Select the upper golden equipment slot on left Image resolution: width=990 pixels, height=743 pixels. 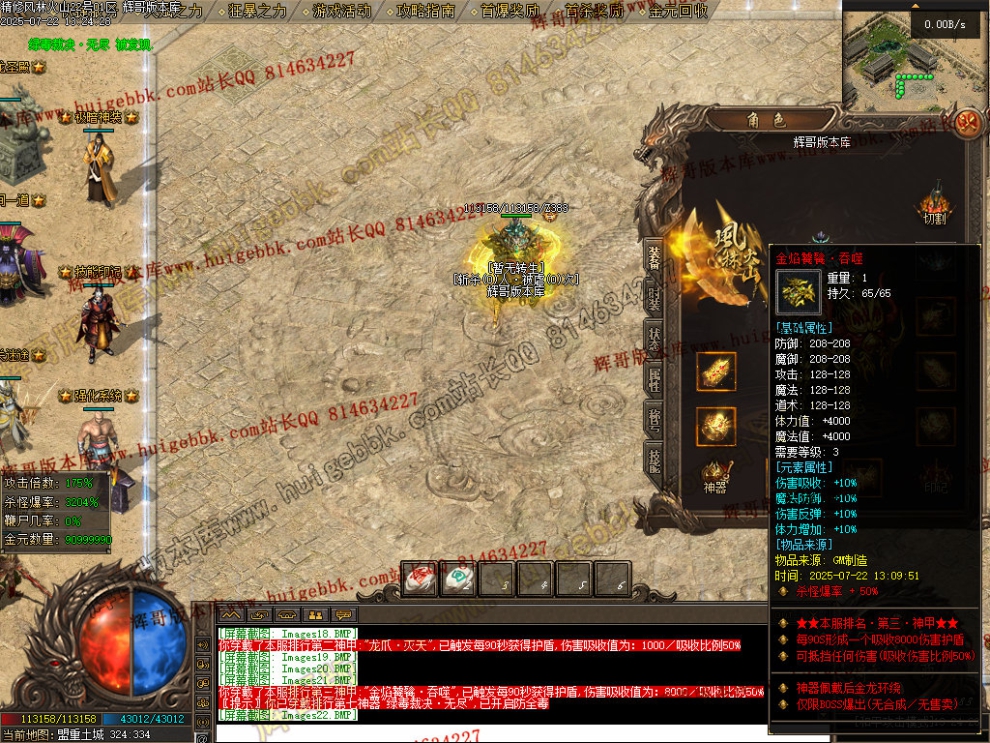pyautogui.click(x=716, y=372)
